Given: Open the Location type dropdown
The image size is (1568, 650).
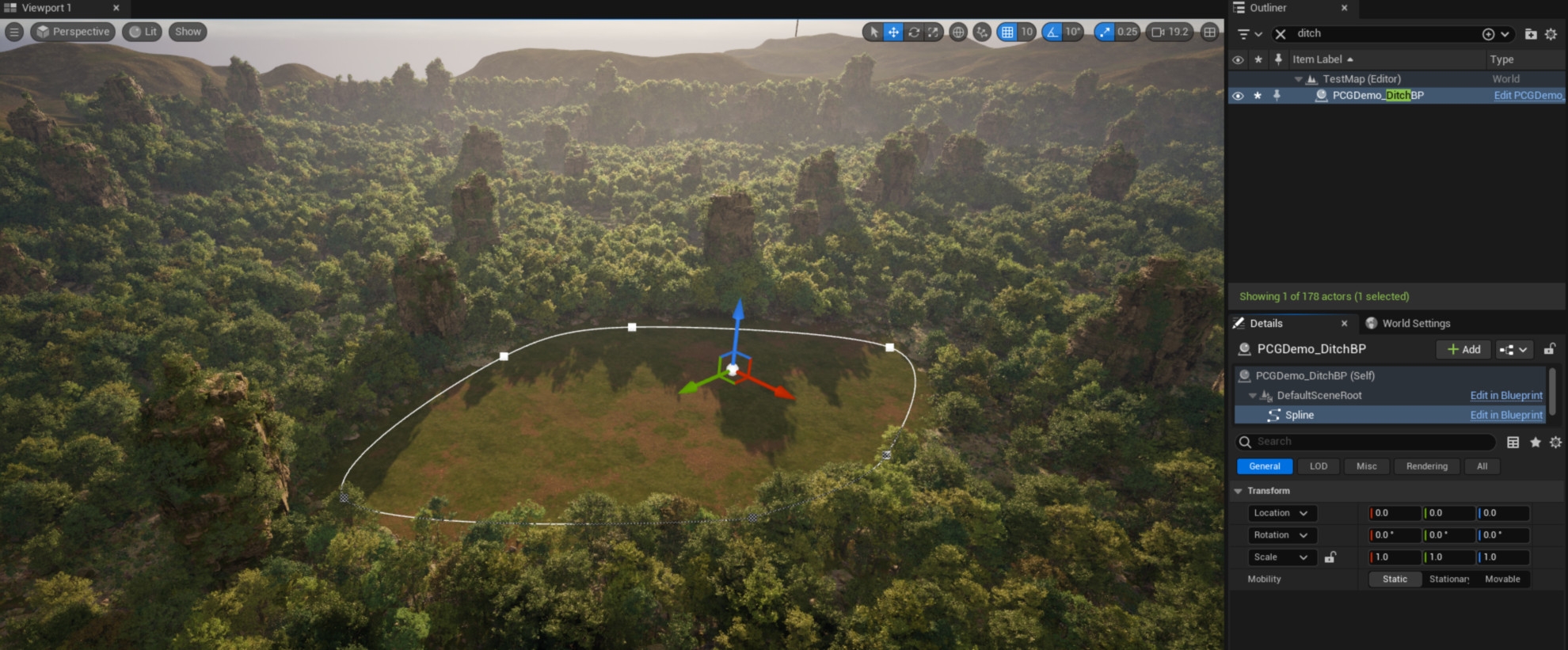Looking at the screenshot, I should point(1281,513).
